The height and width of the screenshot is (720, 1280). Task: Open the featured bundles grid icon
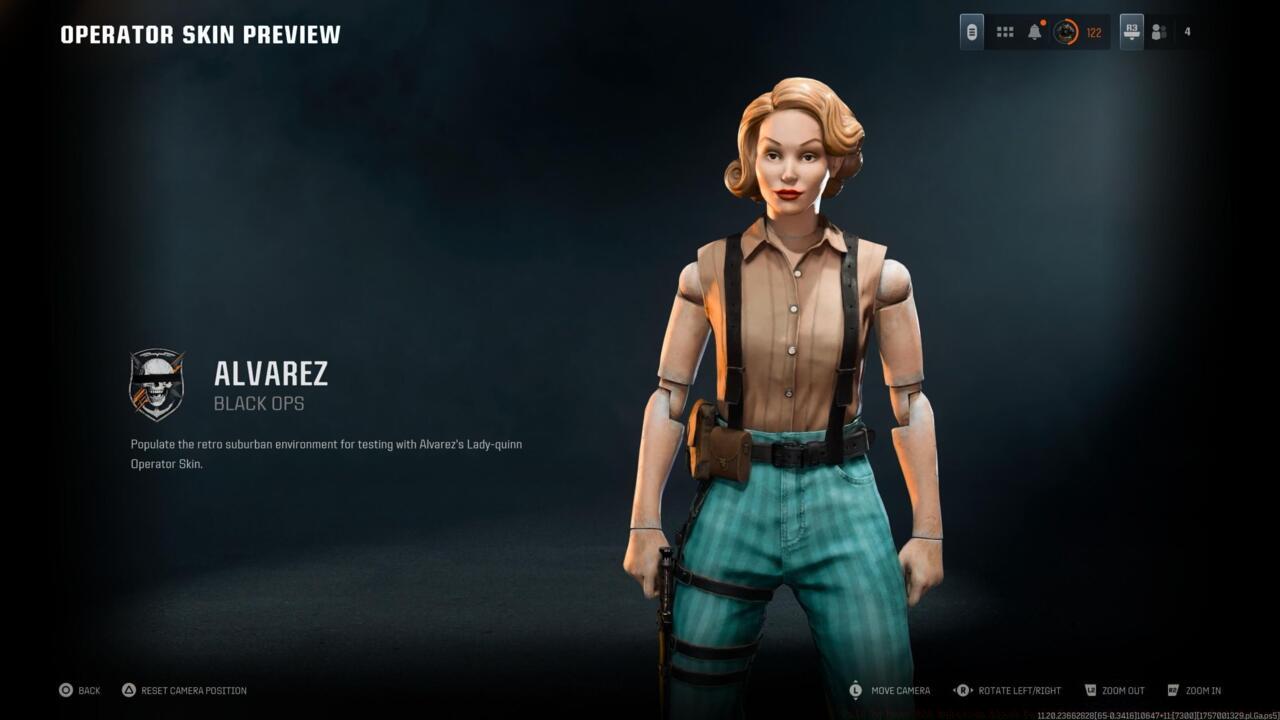pos(1004,31)
